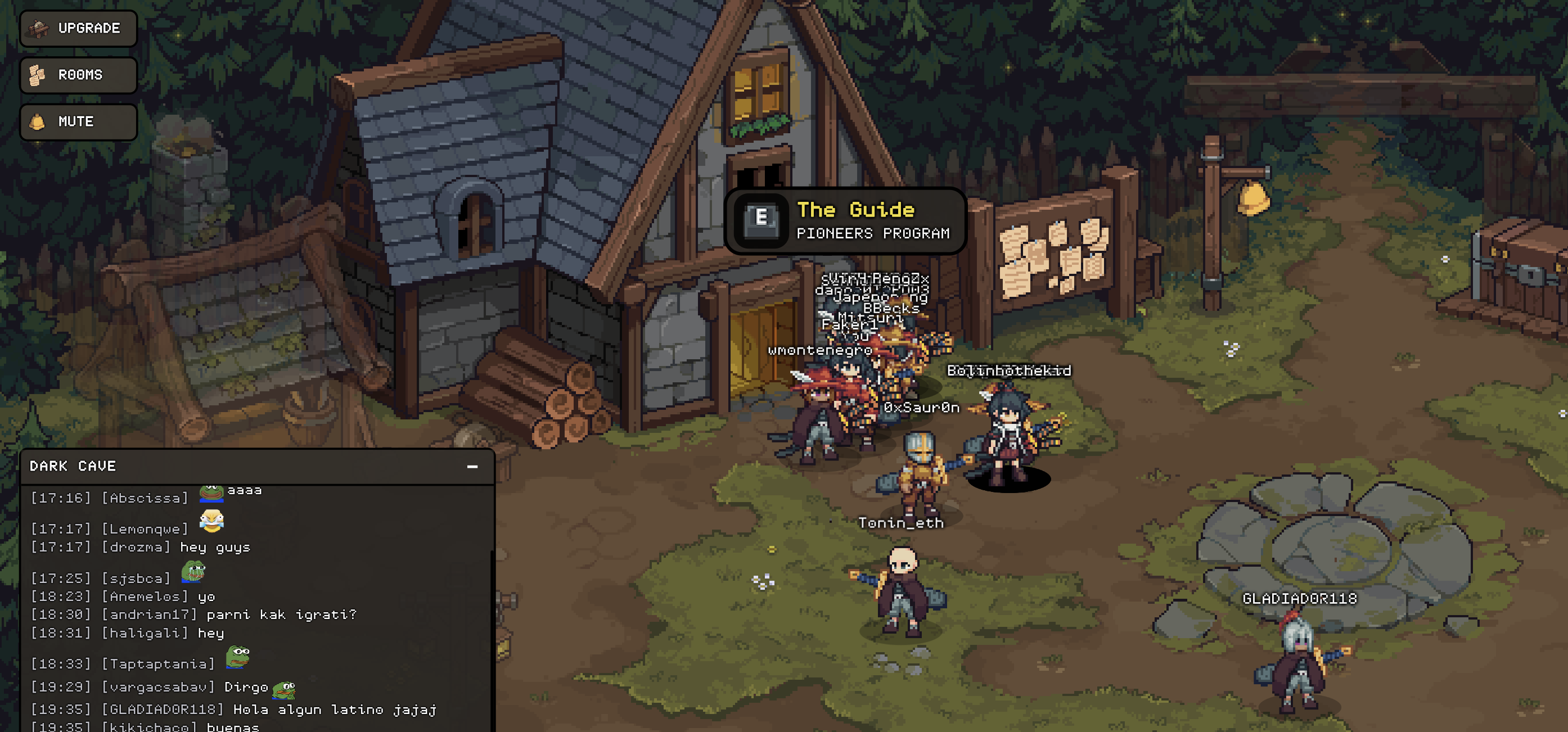This screenshot has height=732, width=1568.
Task: Minimize the Dark Cave chat window
Action: click(x=472, y=467)
